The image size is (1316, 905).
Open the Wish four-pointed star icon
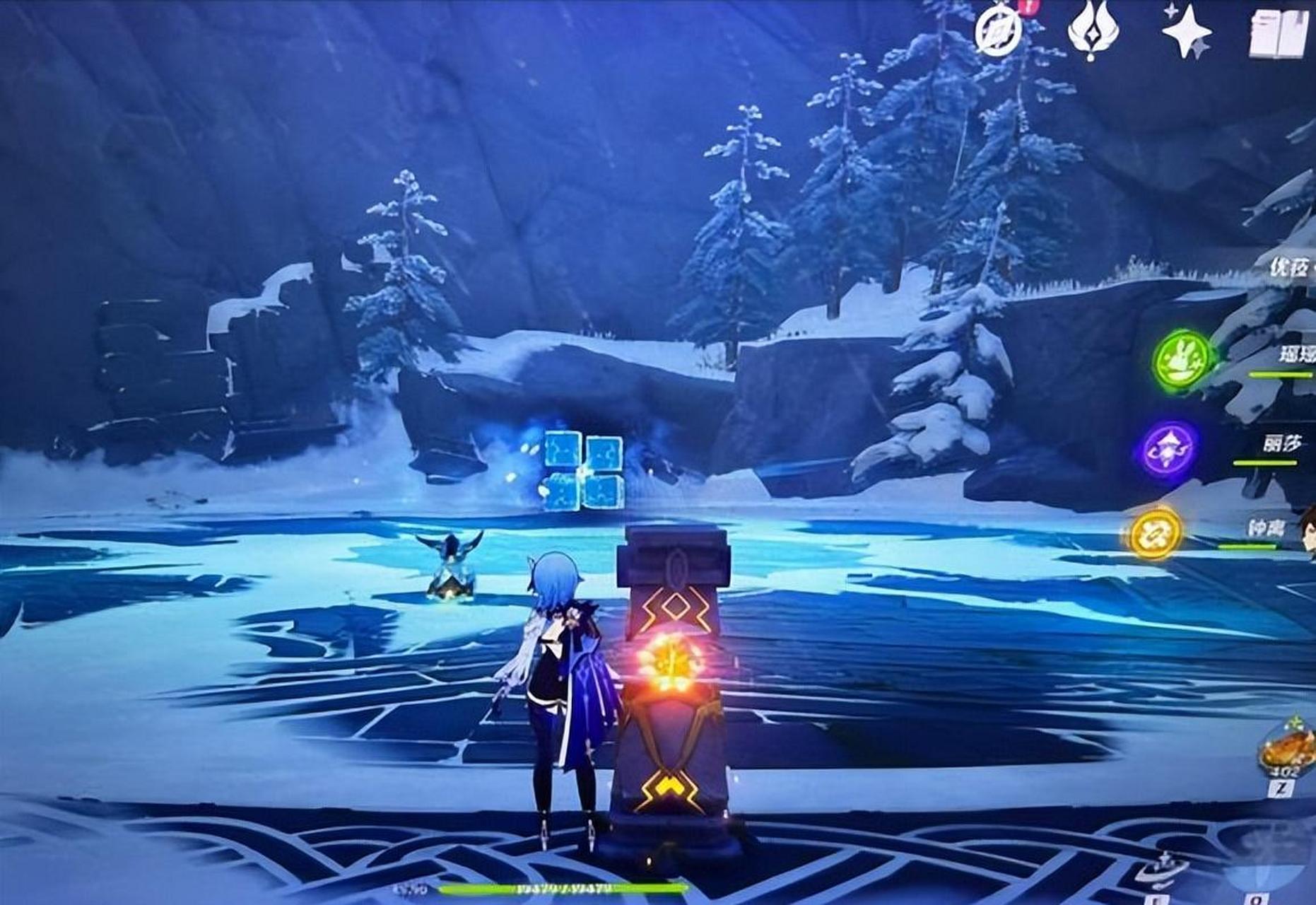click(x=1186, y=31)
